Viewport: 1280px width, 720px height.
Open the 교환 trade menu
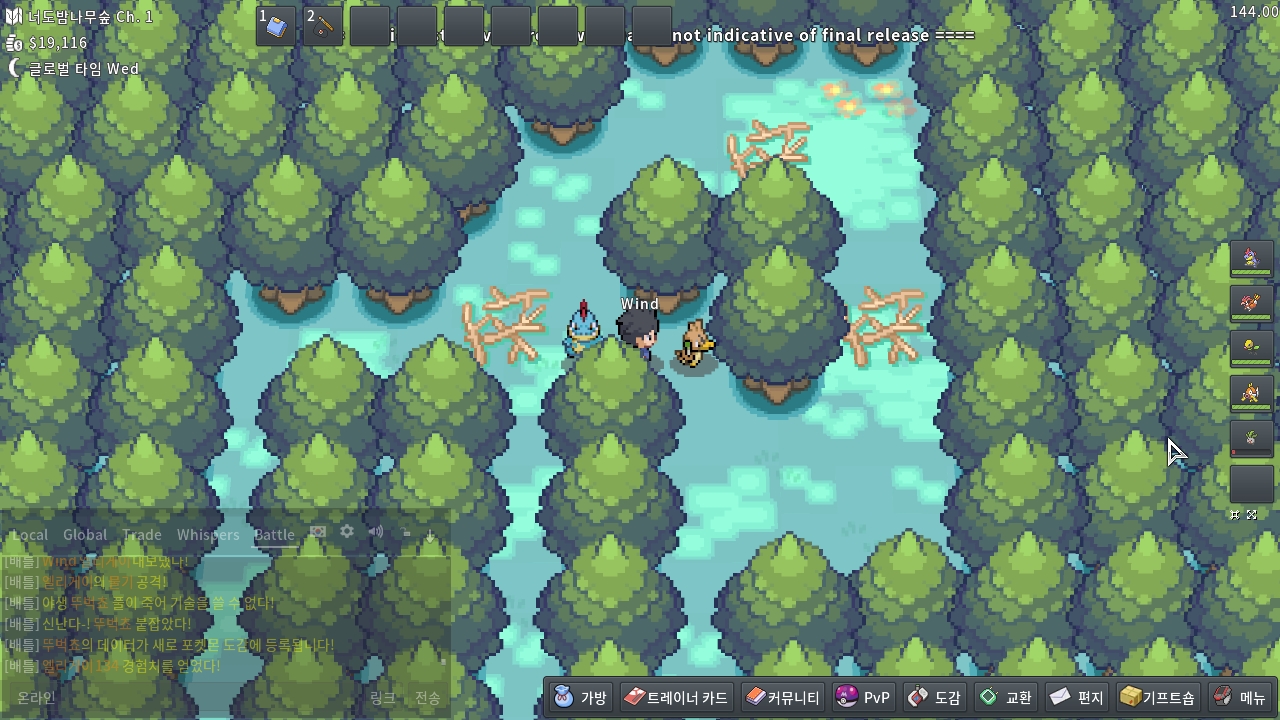pos(1005,697)
